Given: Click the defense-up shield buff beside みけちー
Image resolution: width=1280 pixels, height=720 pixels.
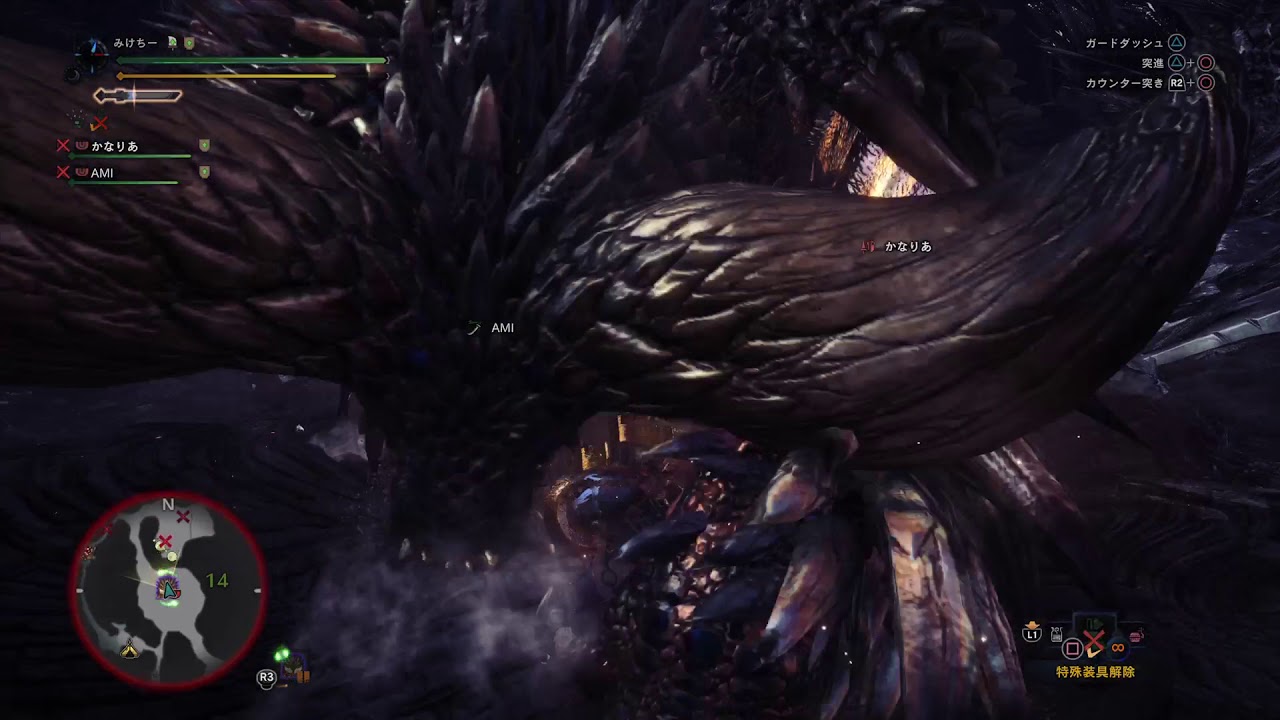Looking at the screenshot, I should click(x=189, y=44).
